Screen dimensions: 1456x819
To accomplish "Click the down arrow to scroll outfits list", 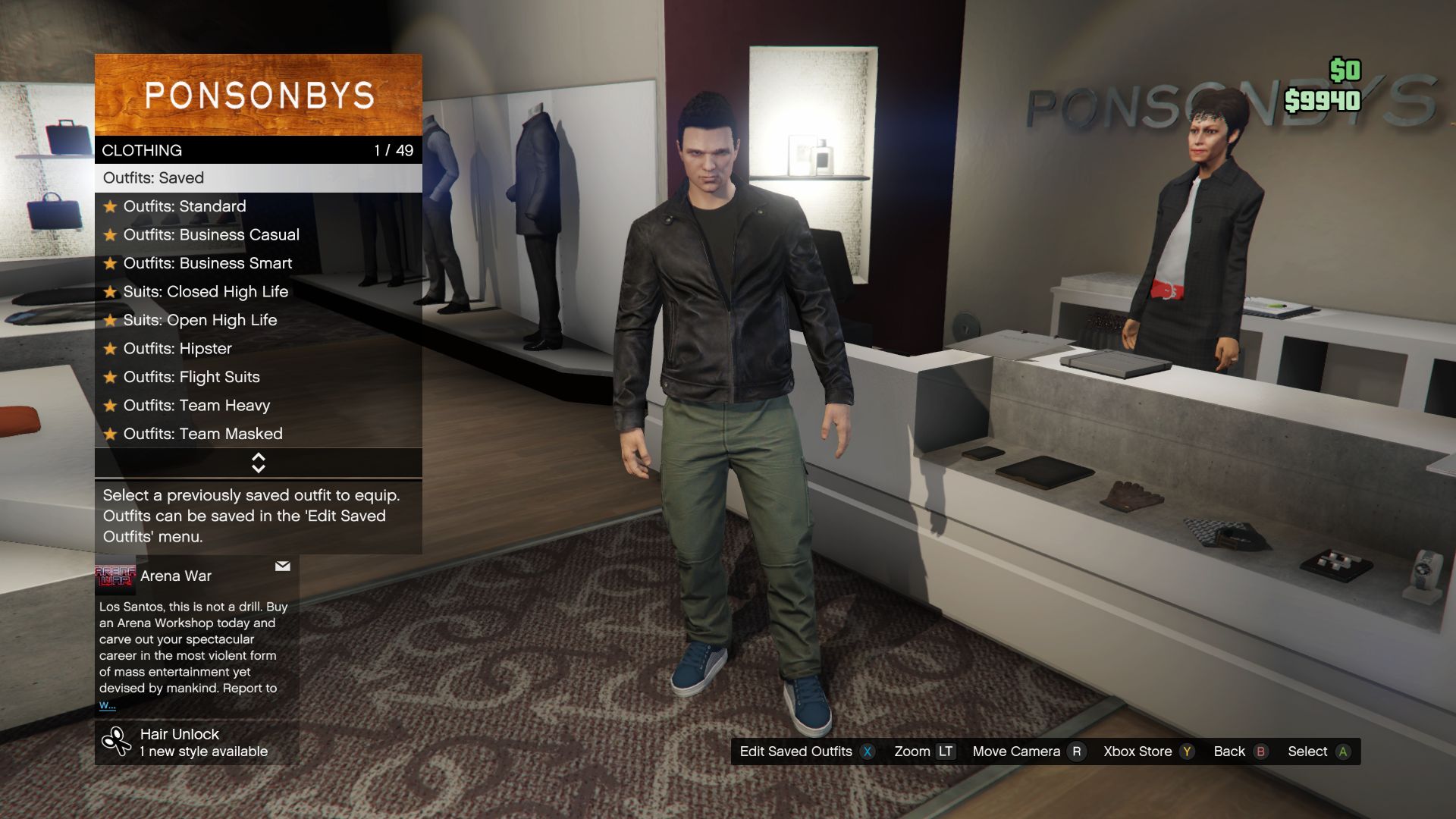I will coord(259,468).
